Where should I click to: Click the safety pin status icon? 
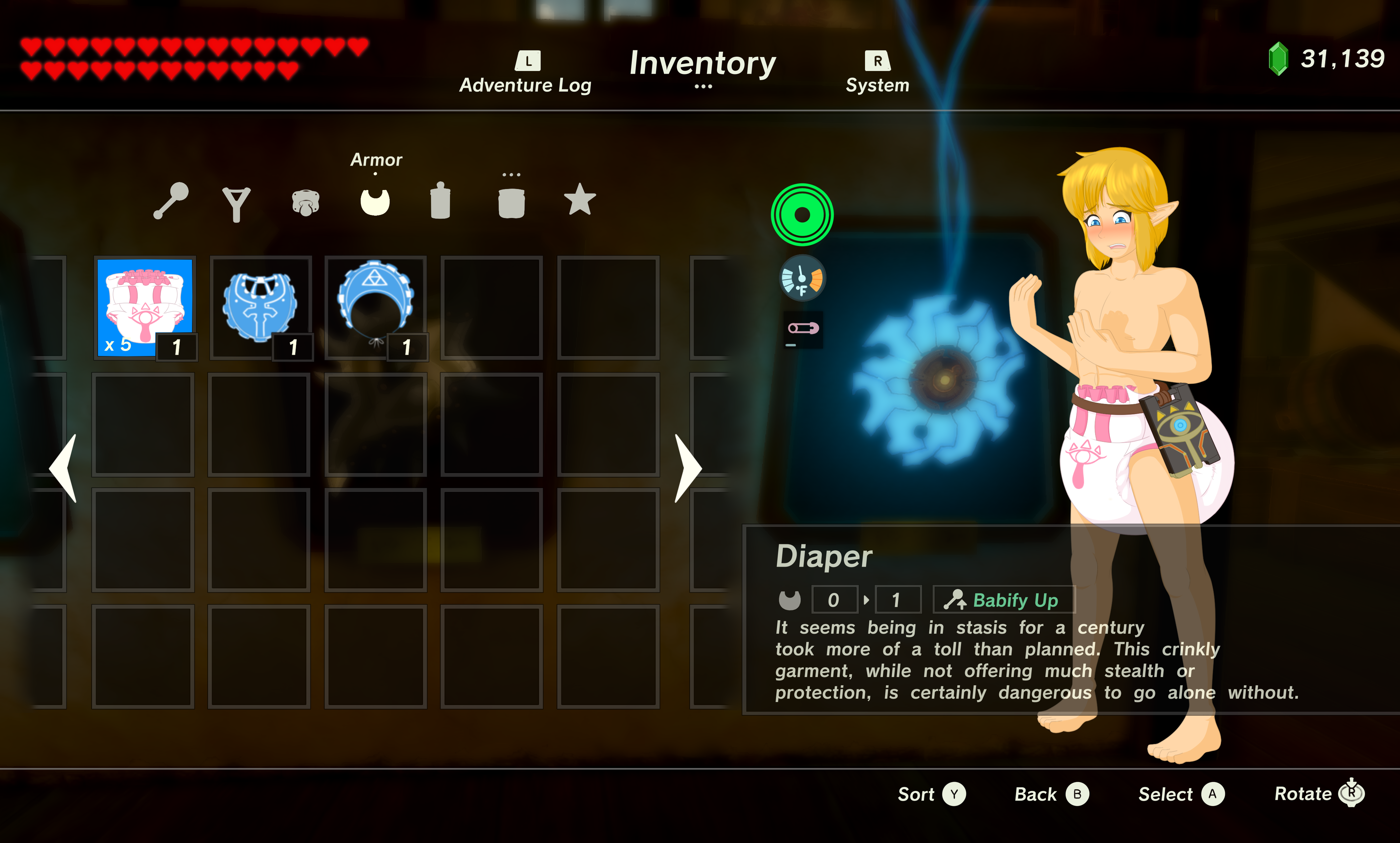803,329
